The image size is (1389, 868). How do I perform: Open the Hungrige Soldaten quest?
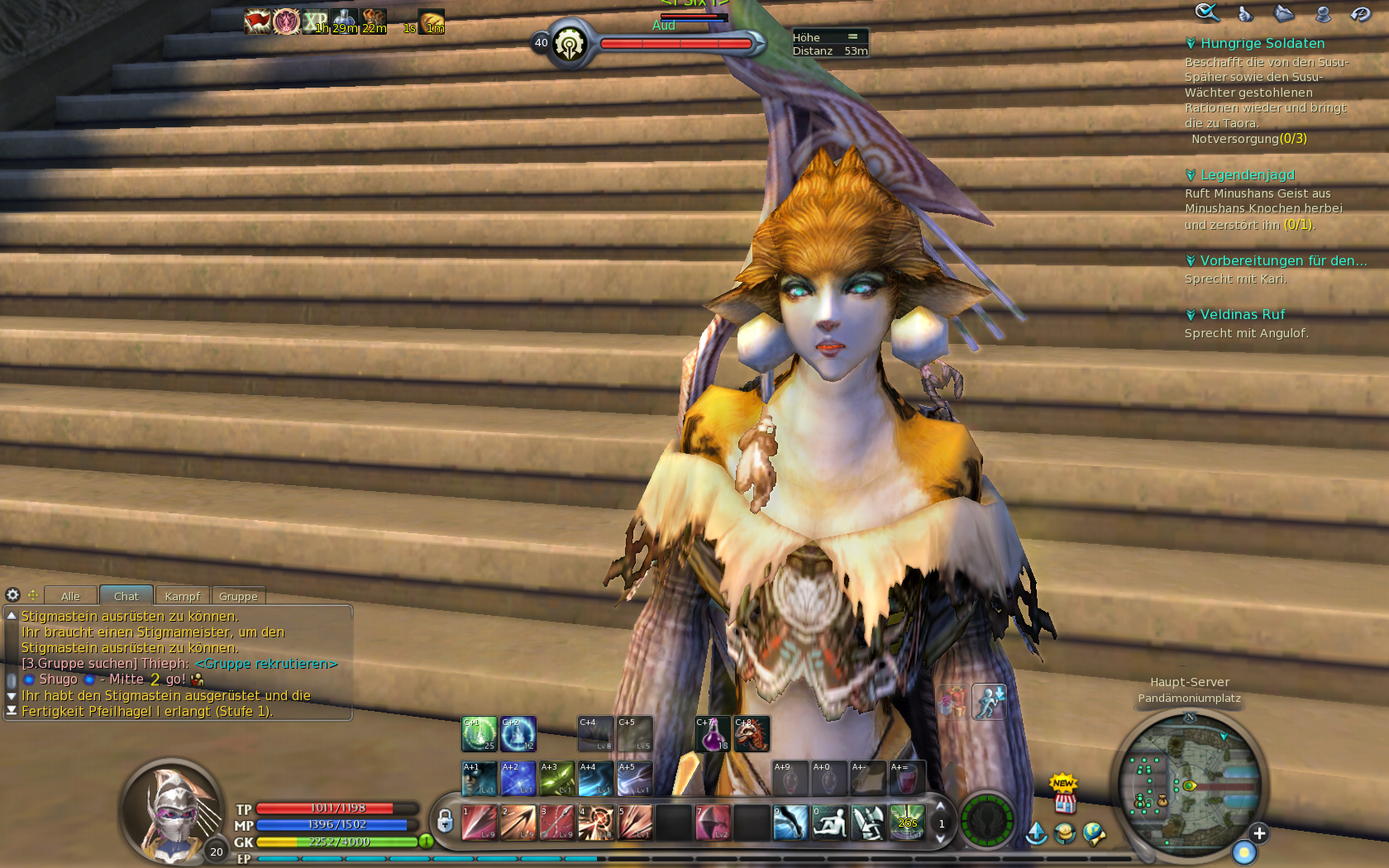[x=1262, y=44]
